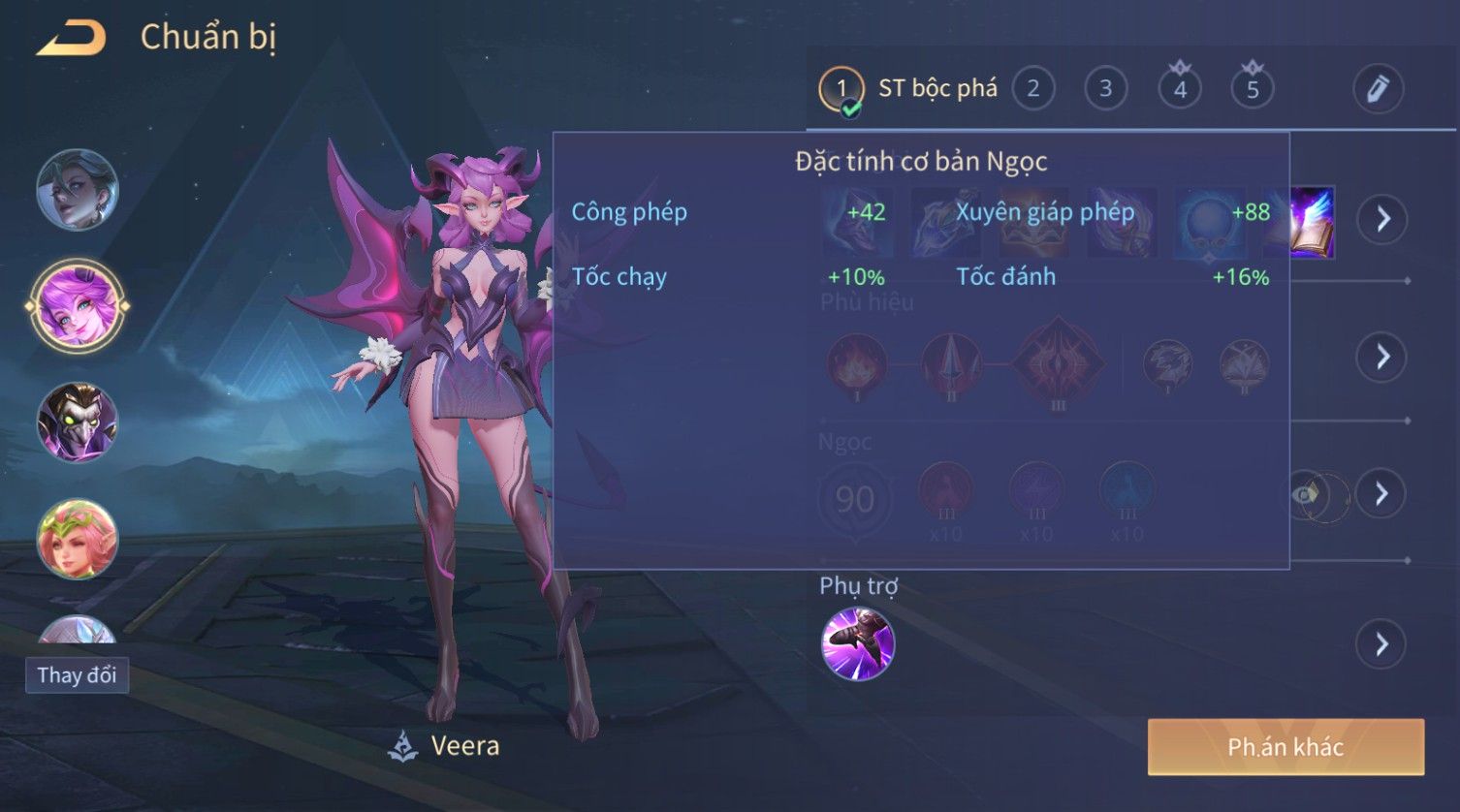
Task: Switch to loadout preset 3
Action: [x=1105, y=89]
